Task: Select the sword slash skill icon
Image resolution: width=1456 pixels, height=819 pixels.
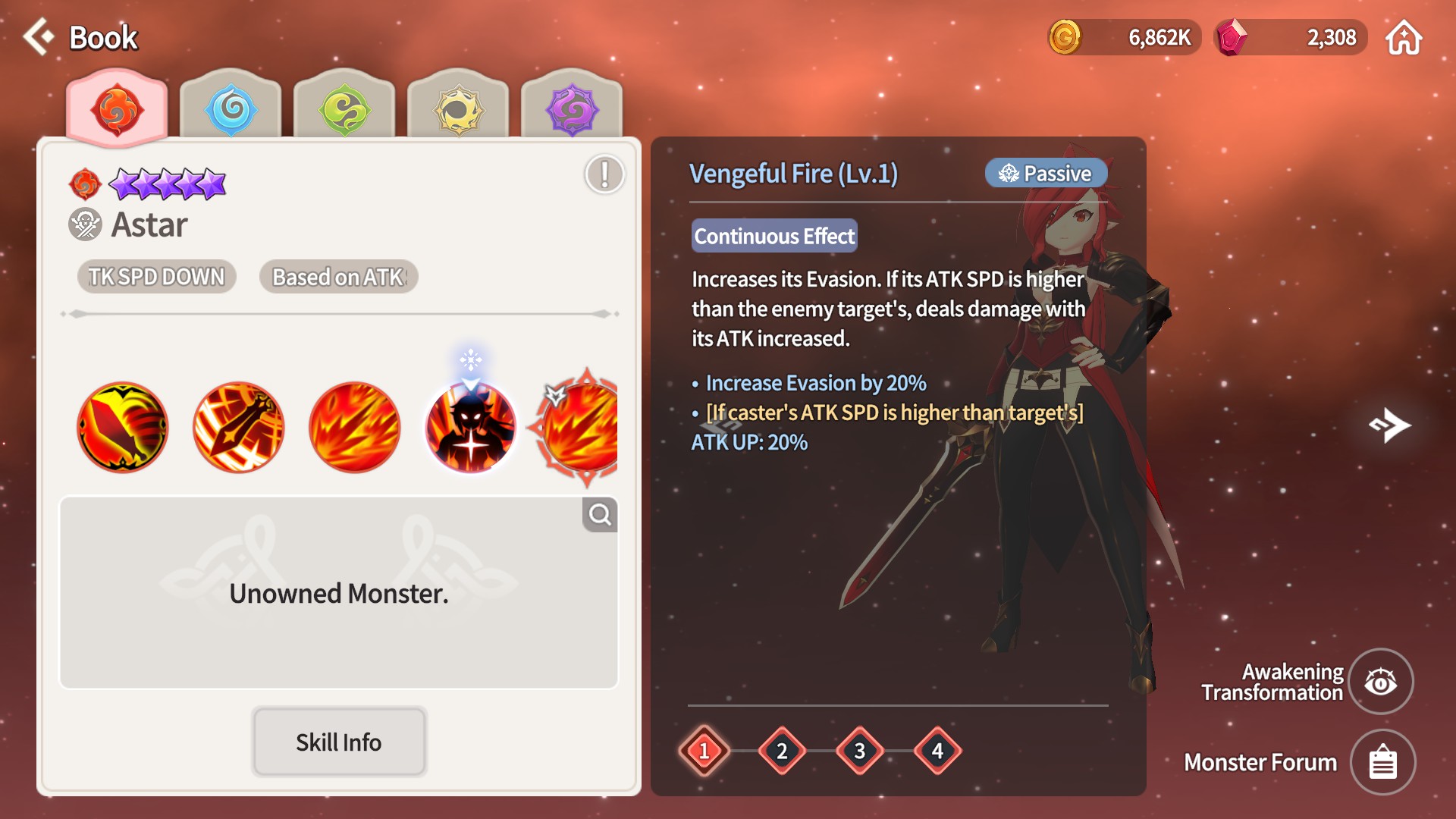Action: (x=239, y=427)
